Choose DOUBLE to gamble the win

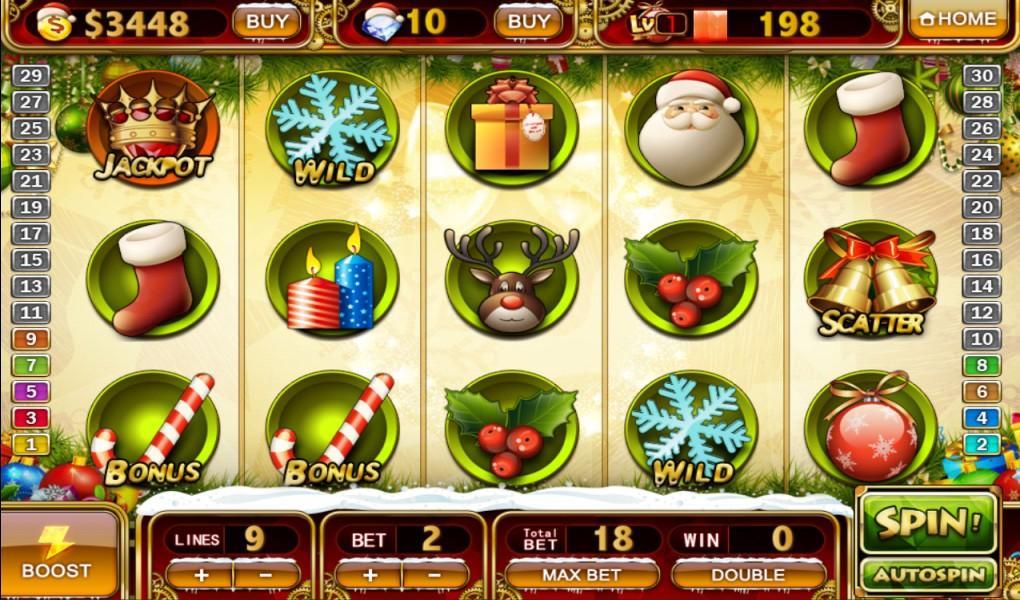click(748, 575)
